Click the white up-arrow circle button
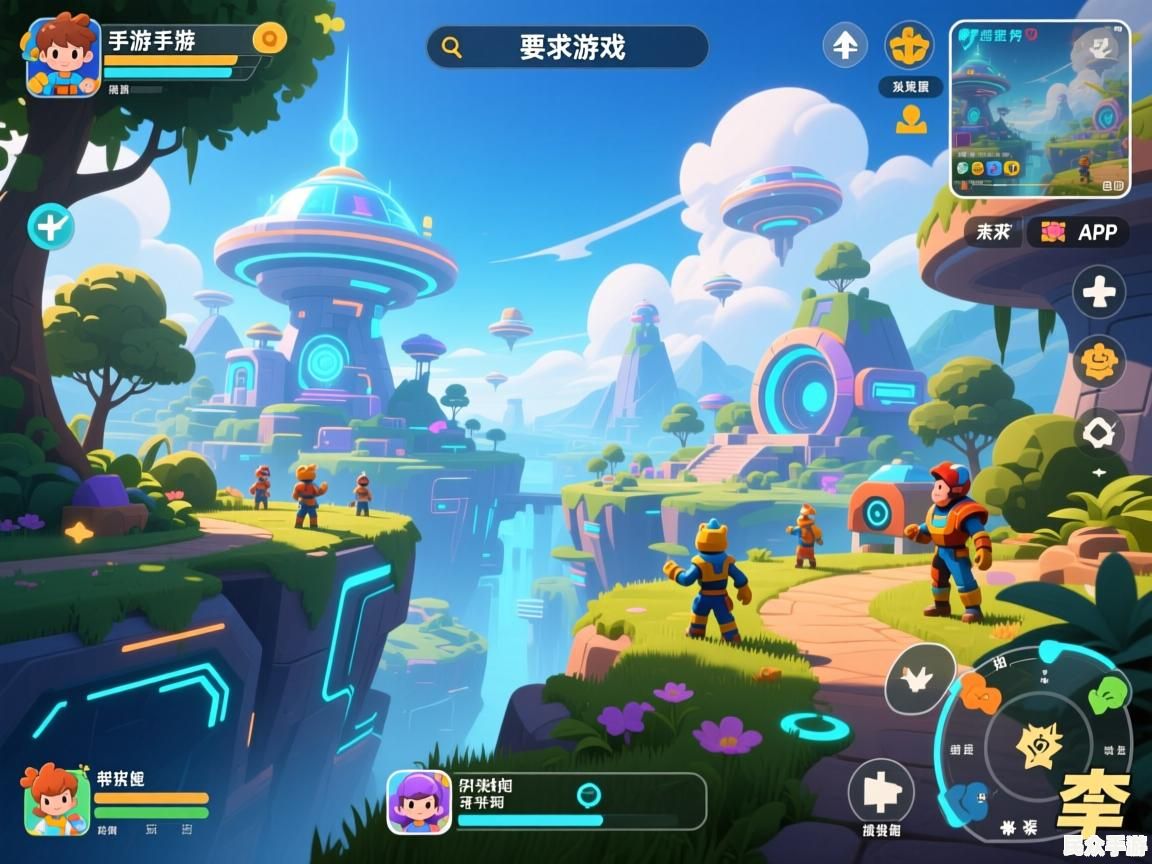Image resolution: width=1152 pixels, height=864 pixels. 845,45
